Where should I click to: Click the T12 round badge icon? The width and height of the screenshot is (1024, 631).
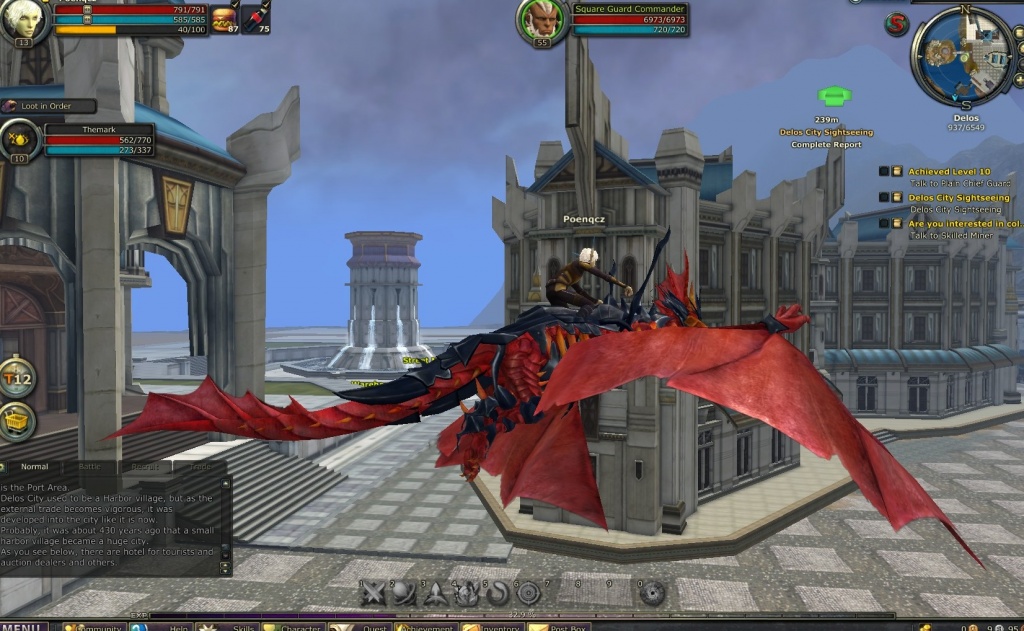coord(17,376)
